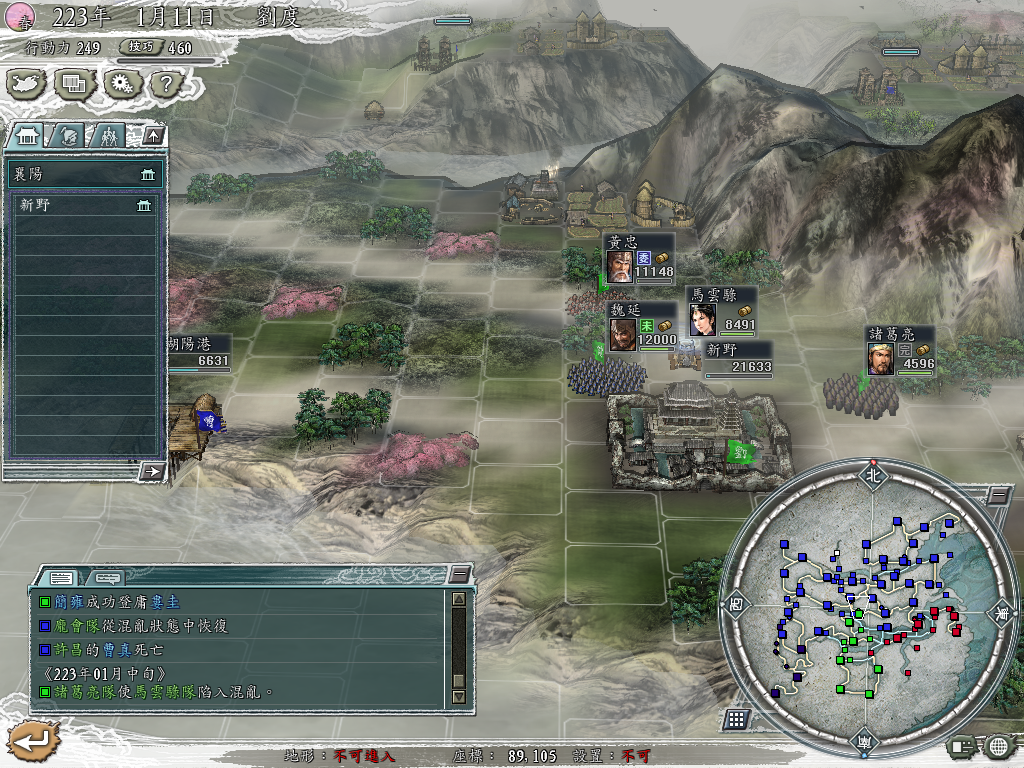Switch to the troop units tab
This screenshot has width=1024, height=768.
(108, 135)
